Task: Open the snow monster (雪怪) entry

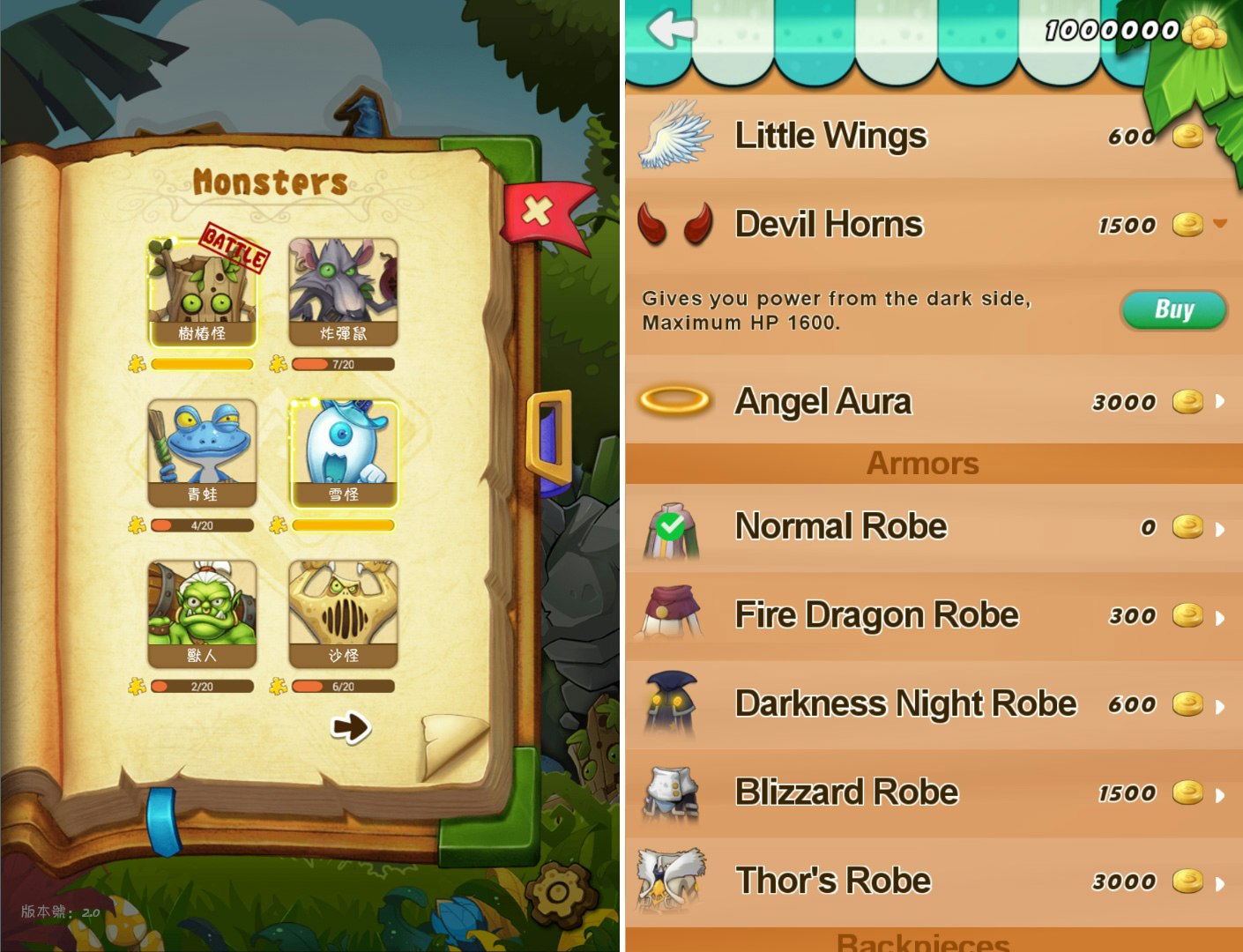Action: 344,452
